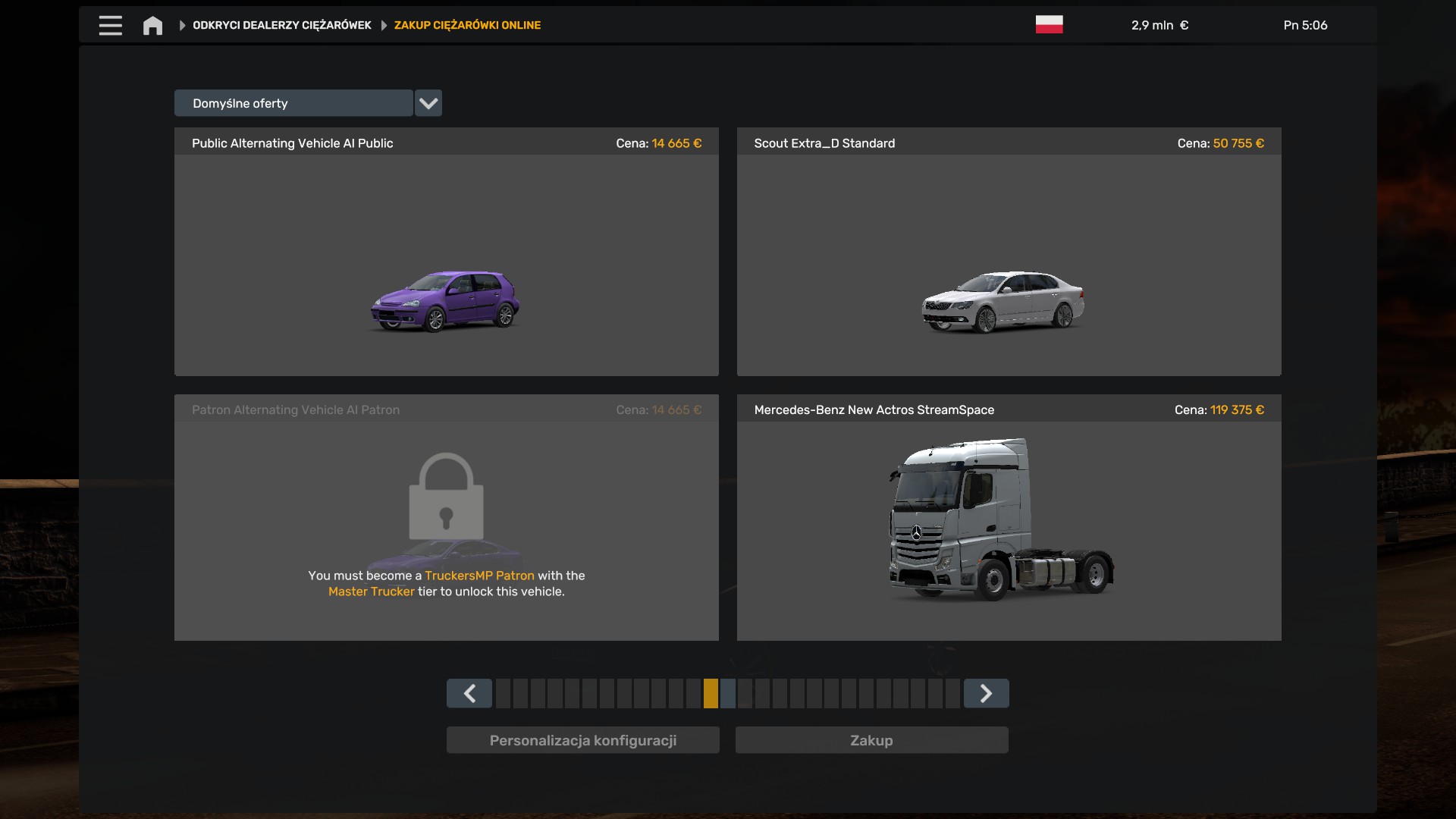Image resolution: width=1456 pixels, height=819 pixels.
Task: Return to Odkryci dealerzy ciężarówek breadcrumb
Action: pyautogui.click(x=281, y=25)
